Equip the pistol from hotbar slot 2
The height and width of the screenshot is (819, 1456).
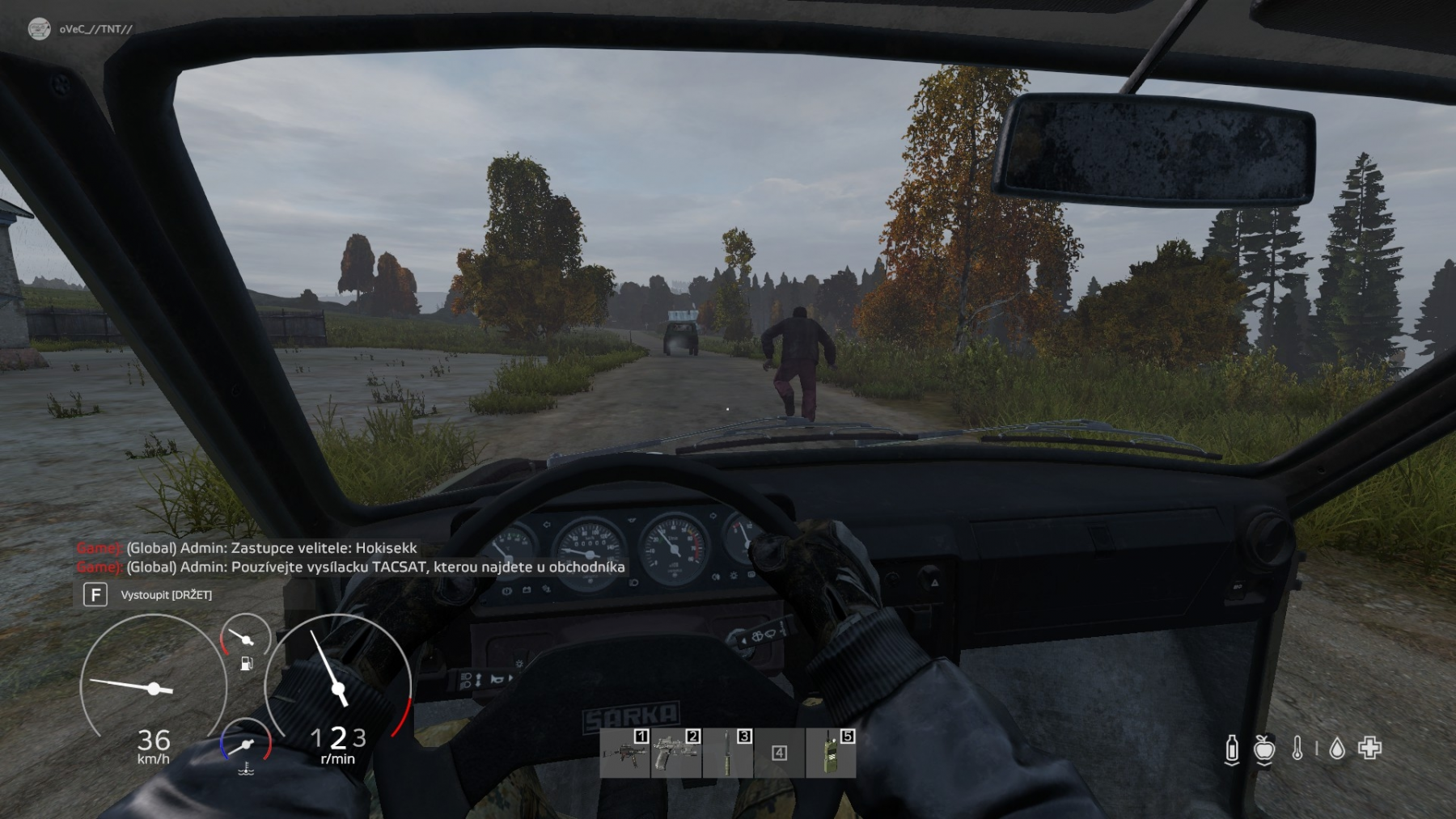(676, 753)
